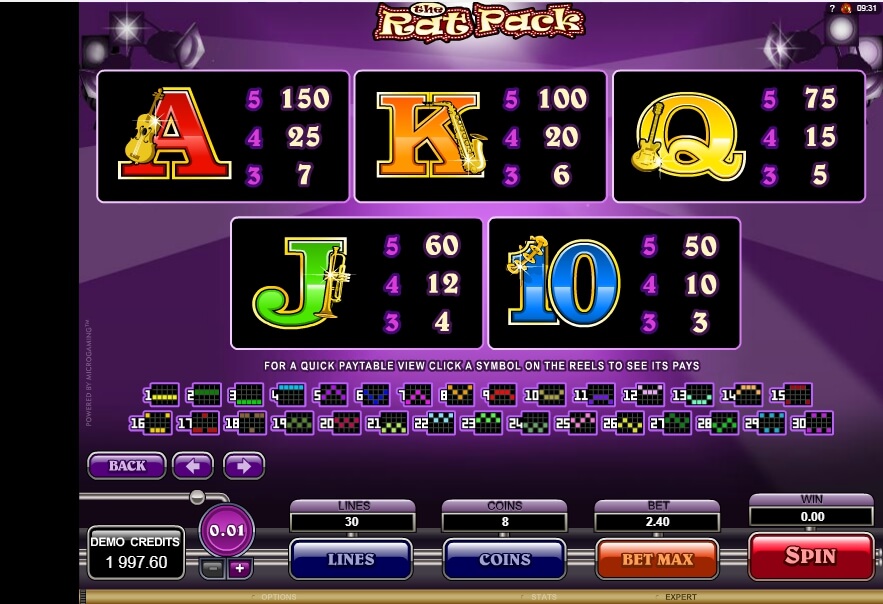883x604 pixels.
Task: Show the payline 15 pattern icon
Action: tap(796, 394)
